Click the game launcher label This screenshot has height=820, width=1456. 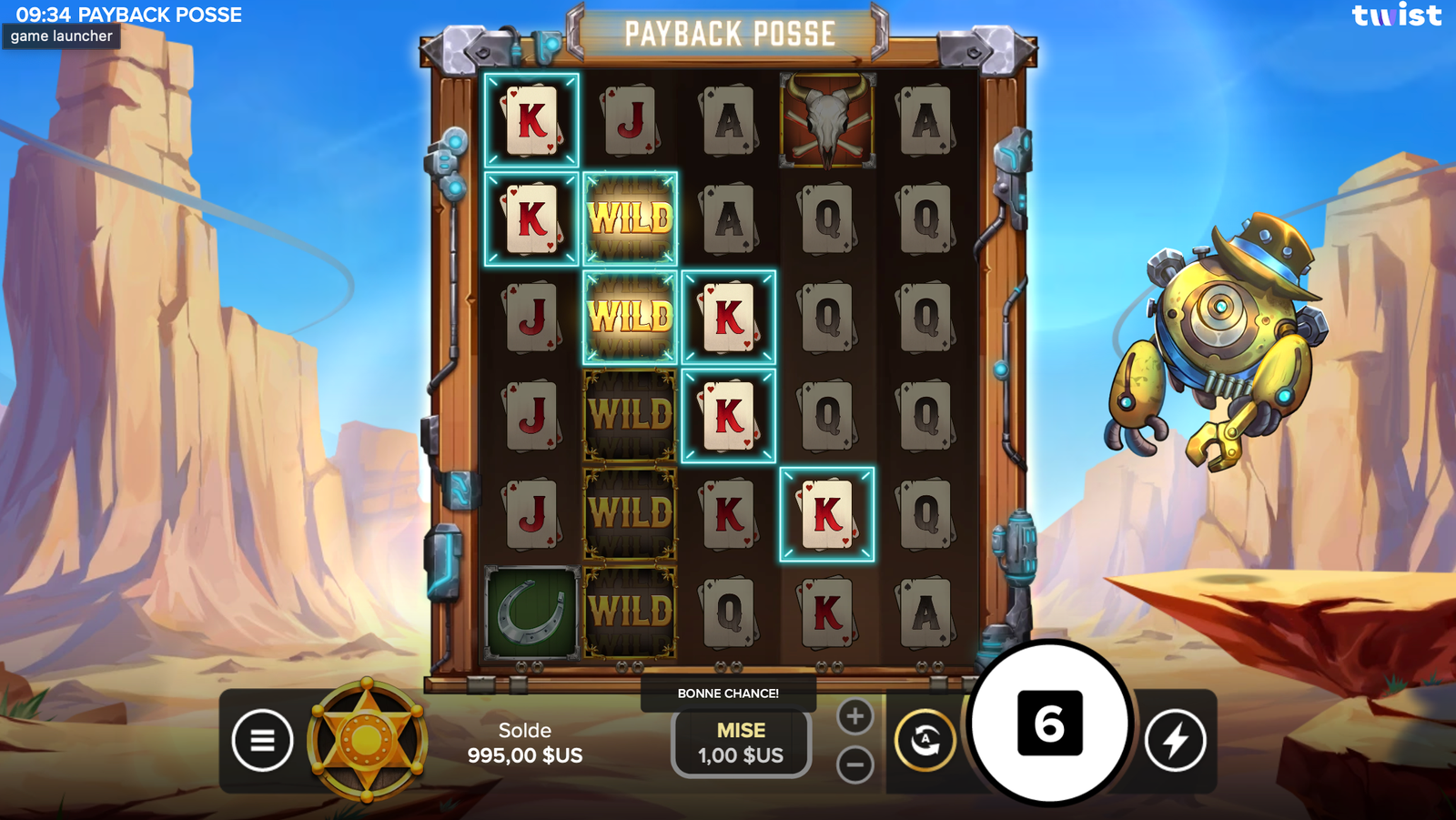pyautogui.click(x=62, y=36)
